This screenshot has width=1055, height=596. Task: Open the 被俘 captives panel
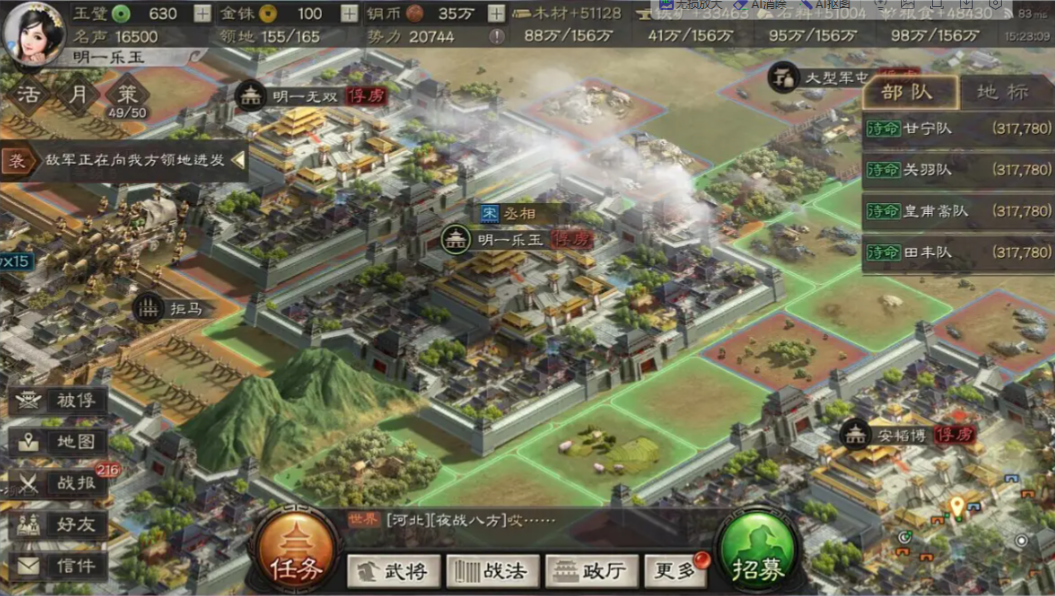point(58,402)
